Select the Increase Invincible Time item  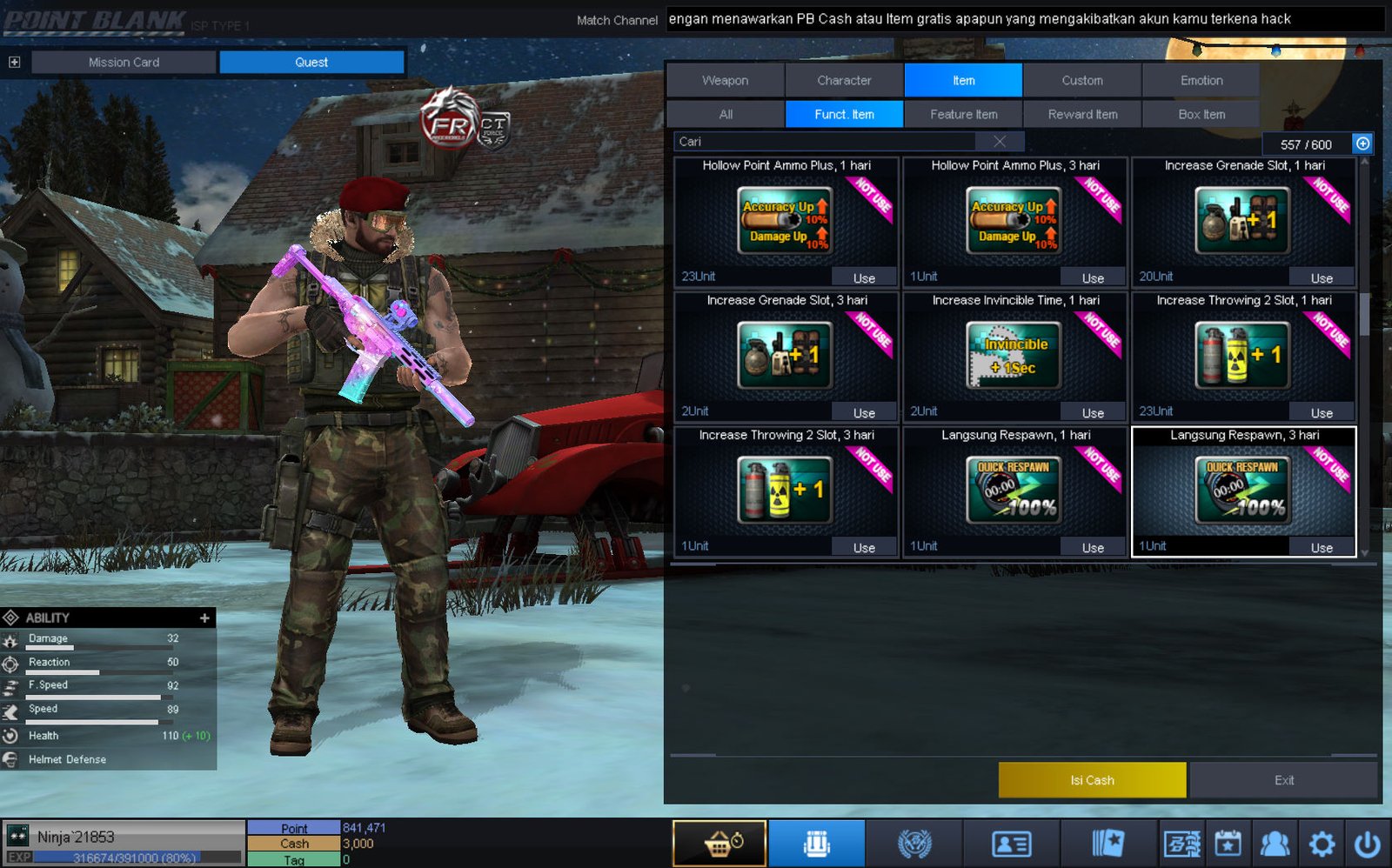pyautogui.click(x=1014, y=355)
